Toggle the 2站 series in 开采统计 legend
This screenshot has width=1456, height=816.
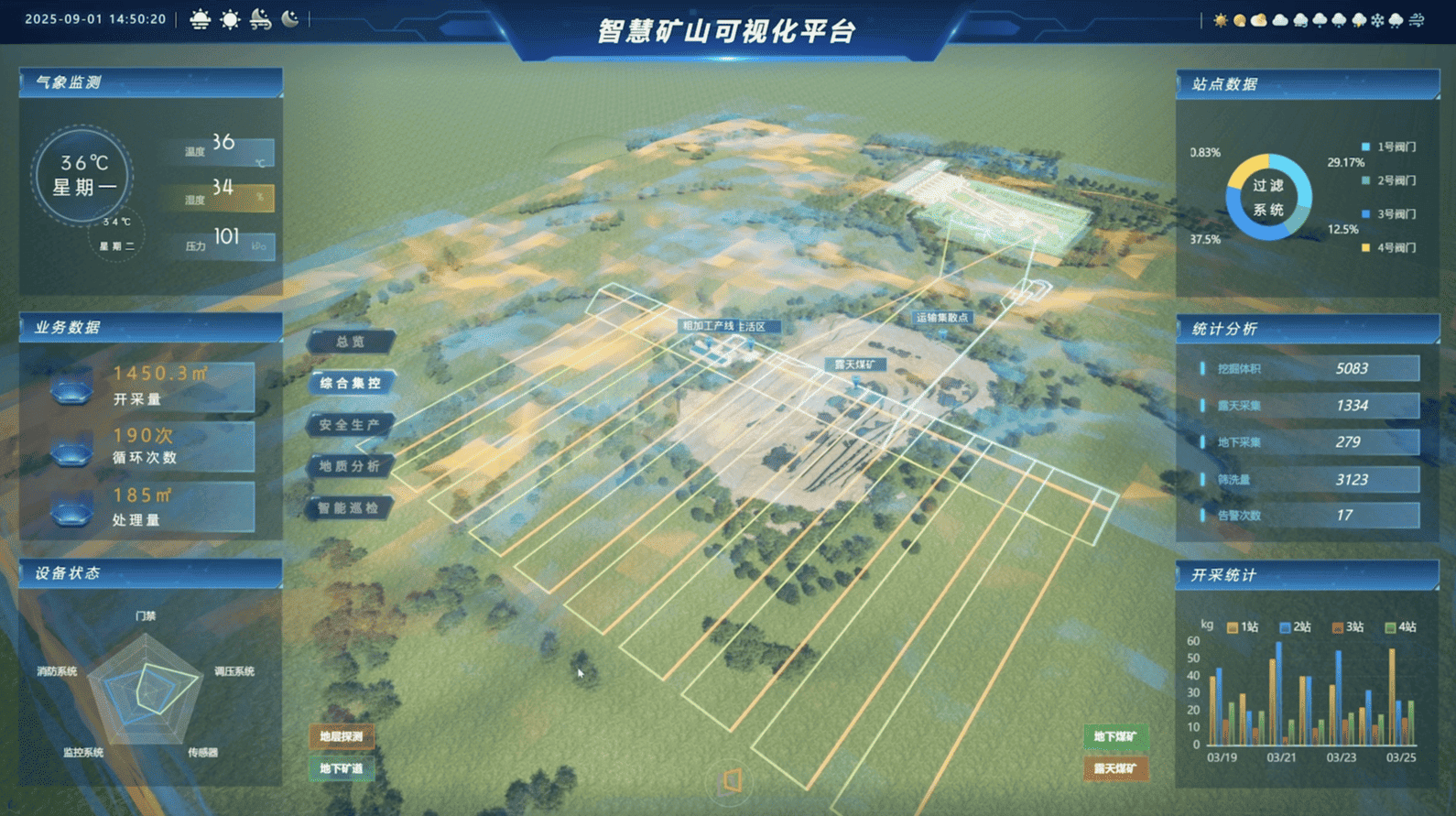tap(1295, 627)
